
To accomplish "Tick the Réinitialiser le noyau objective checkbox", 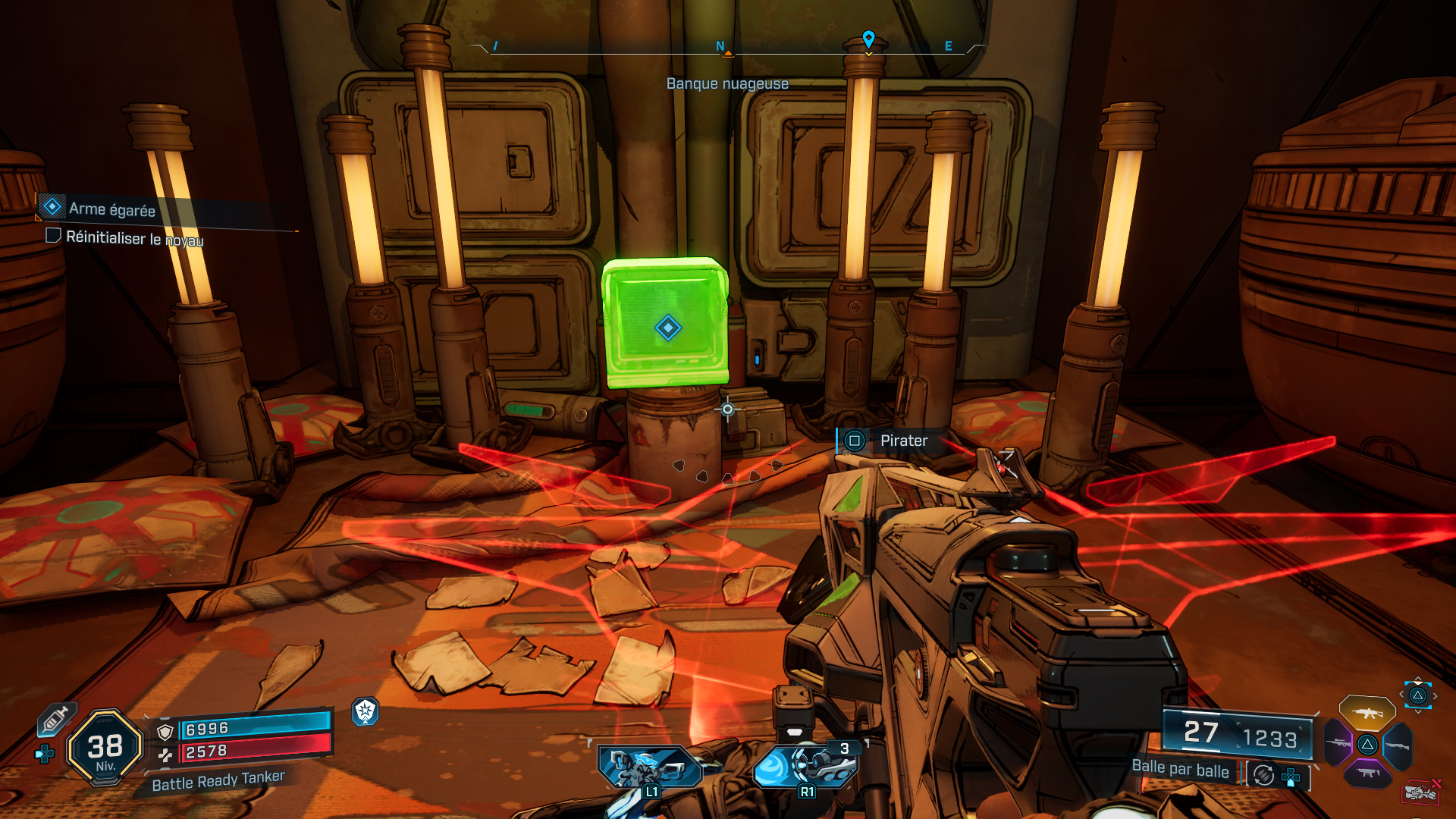I will point(54,236).
